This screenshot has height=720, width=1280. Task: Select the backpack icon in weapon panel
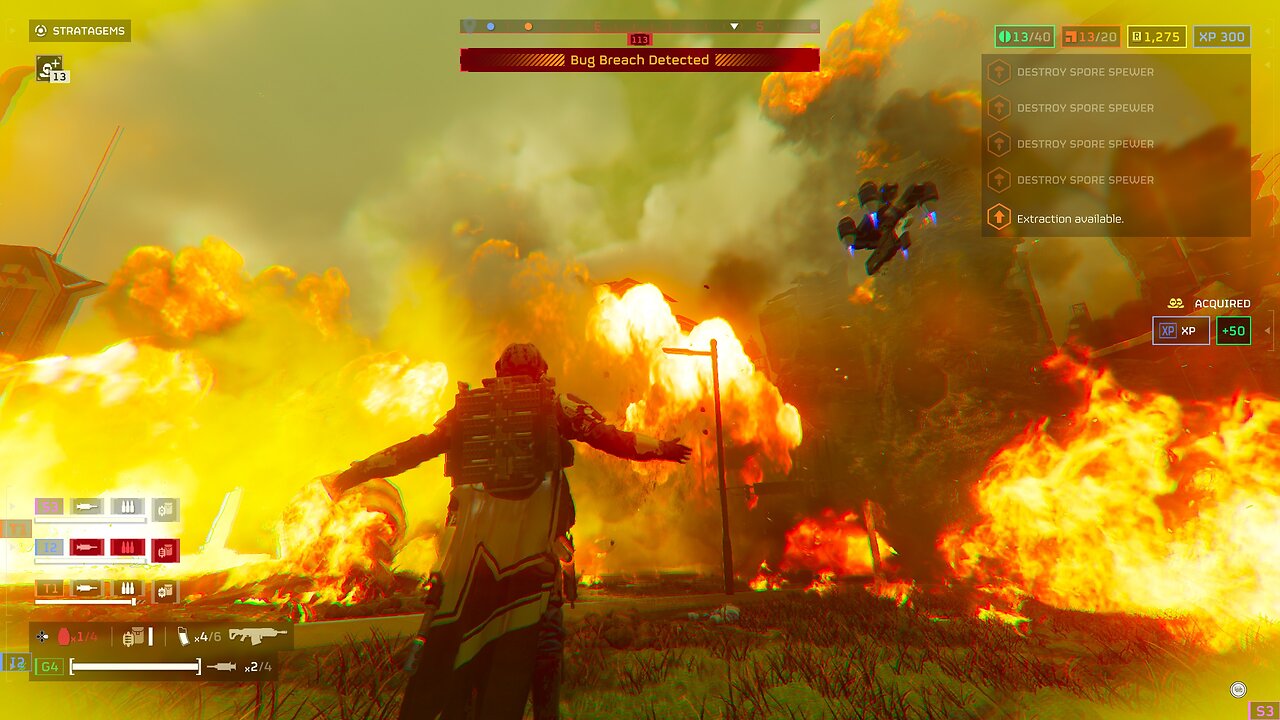pos(133,636)
